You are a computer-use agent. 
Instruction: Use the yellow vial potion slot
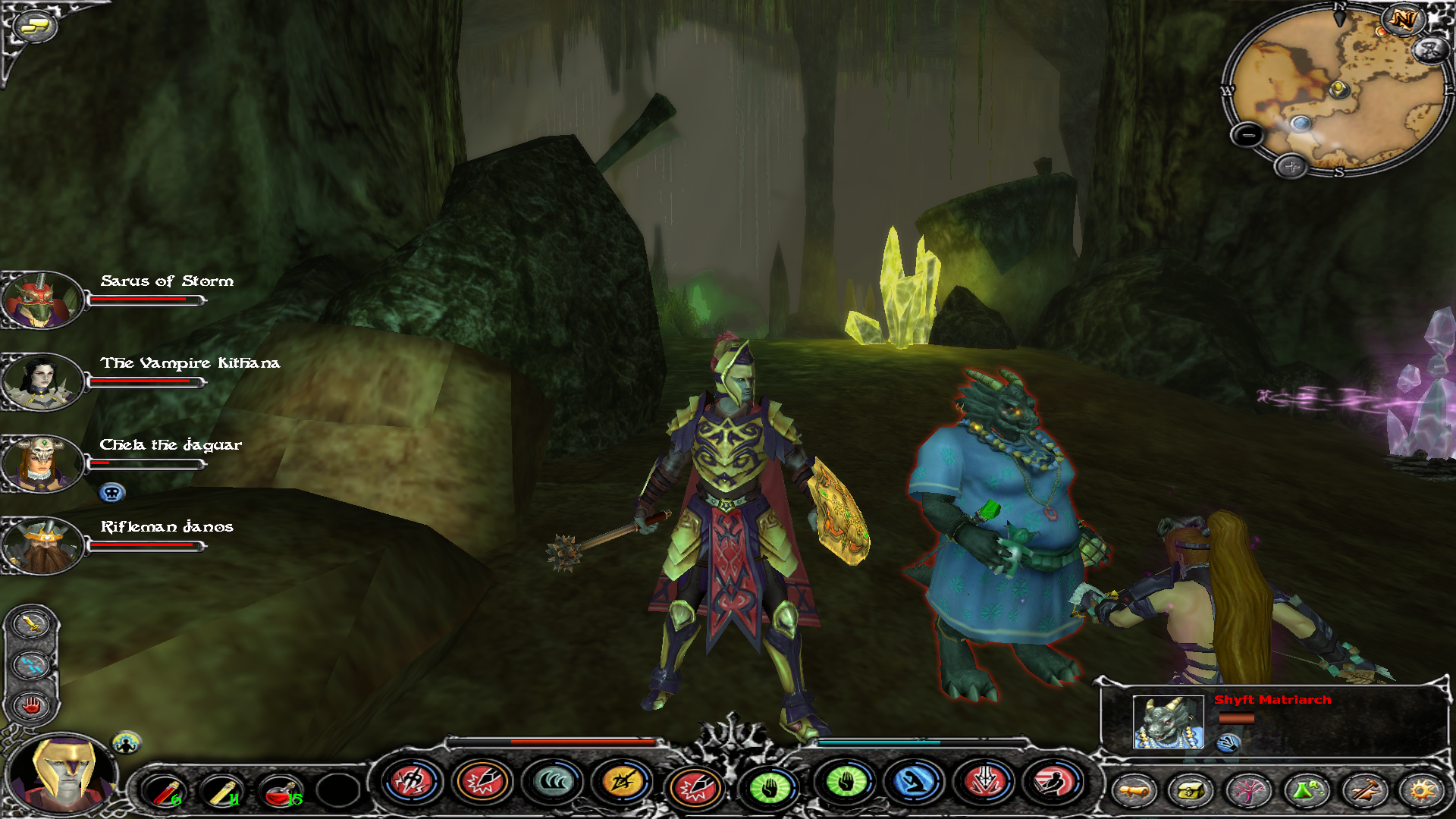[222, 791]
